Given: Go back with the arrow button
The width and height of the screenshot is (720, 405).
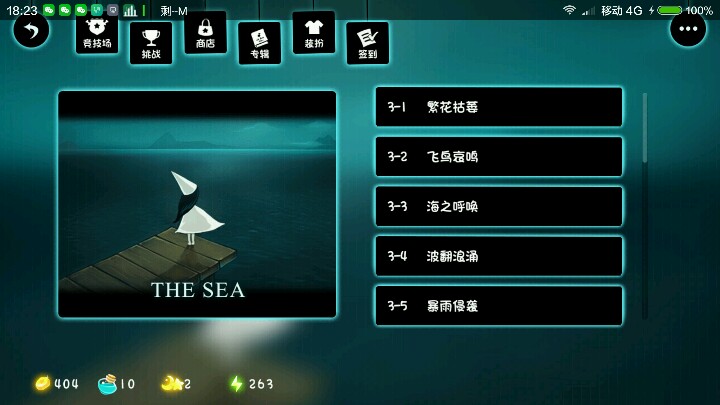Looking at the screenshot, I should (x=31, y=30).
